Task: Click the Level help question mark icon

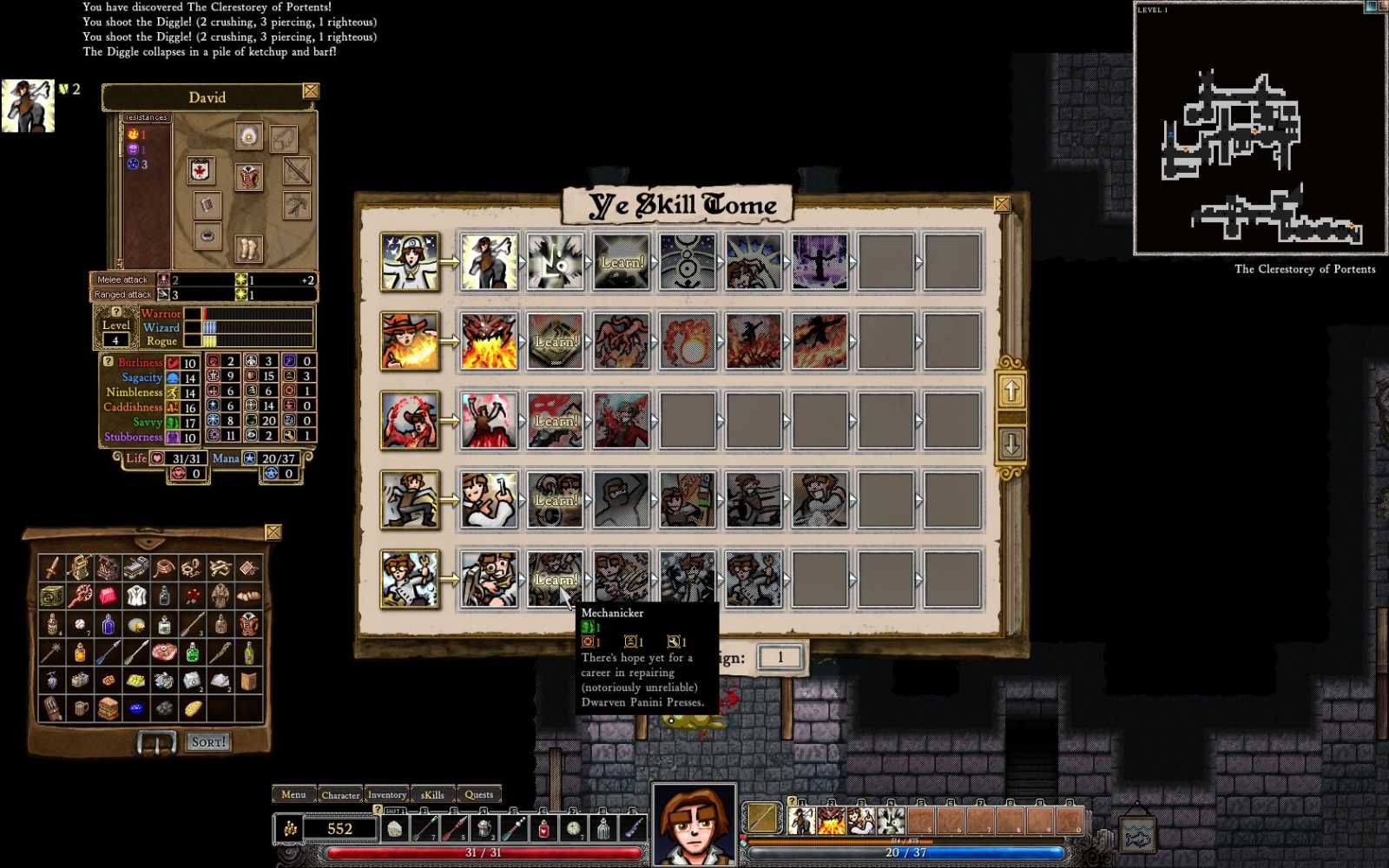Action: [x=116, y=312]
